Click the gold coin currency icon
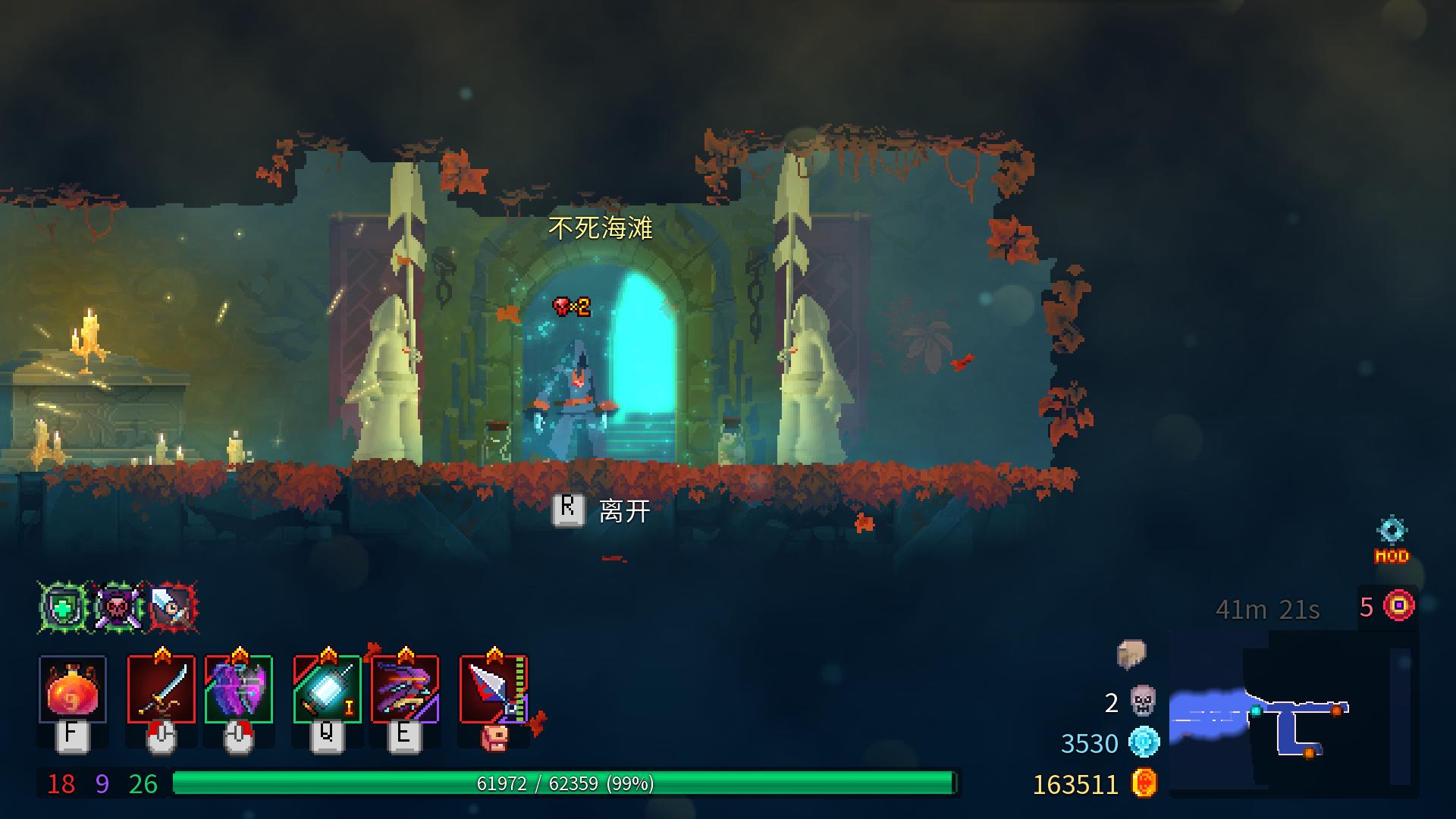 (1144, 783)
